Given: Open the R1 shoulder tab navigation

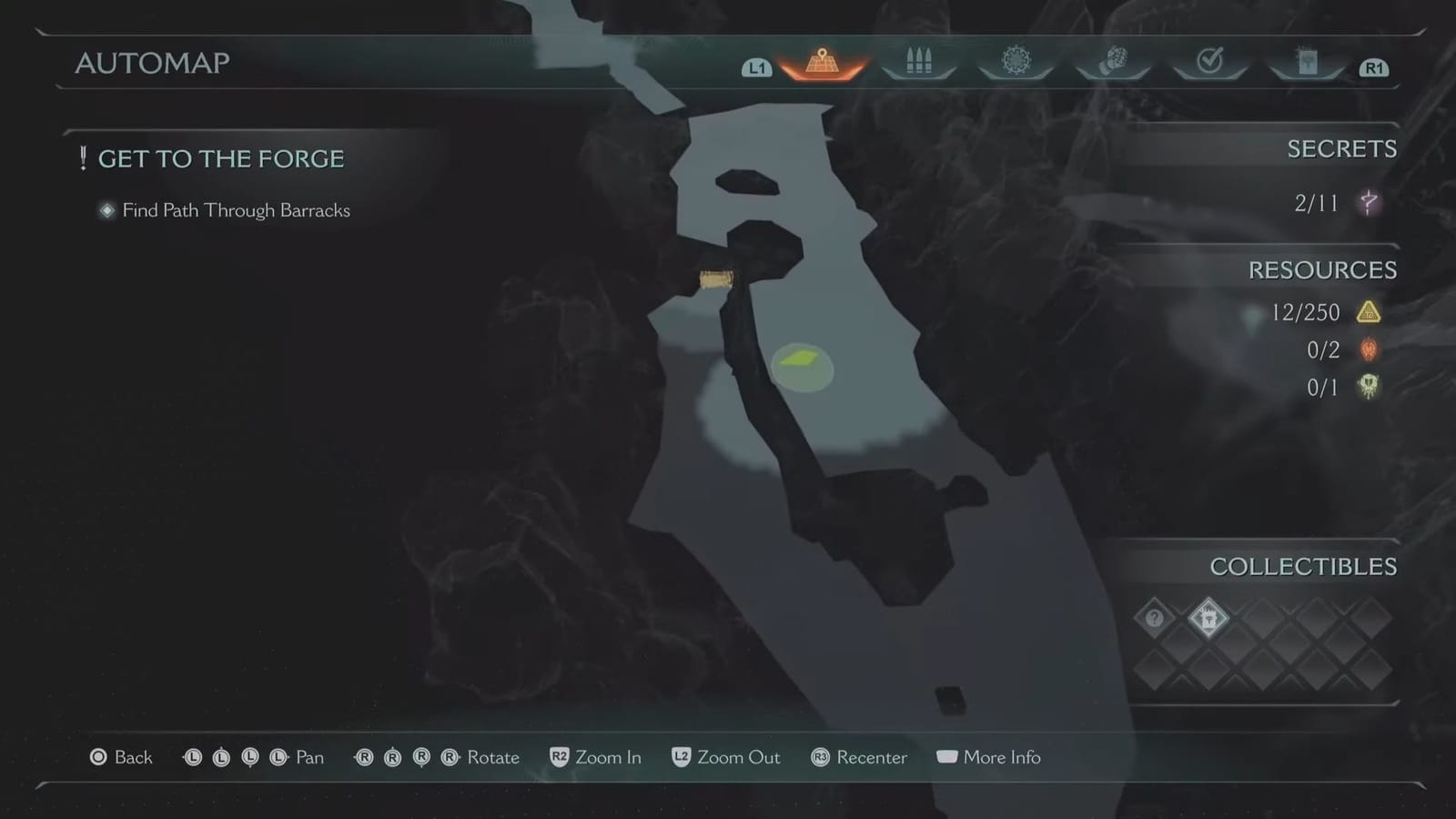Looking at the screenshot, I should (1373, 66).
